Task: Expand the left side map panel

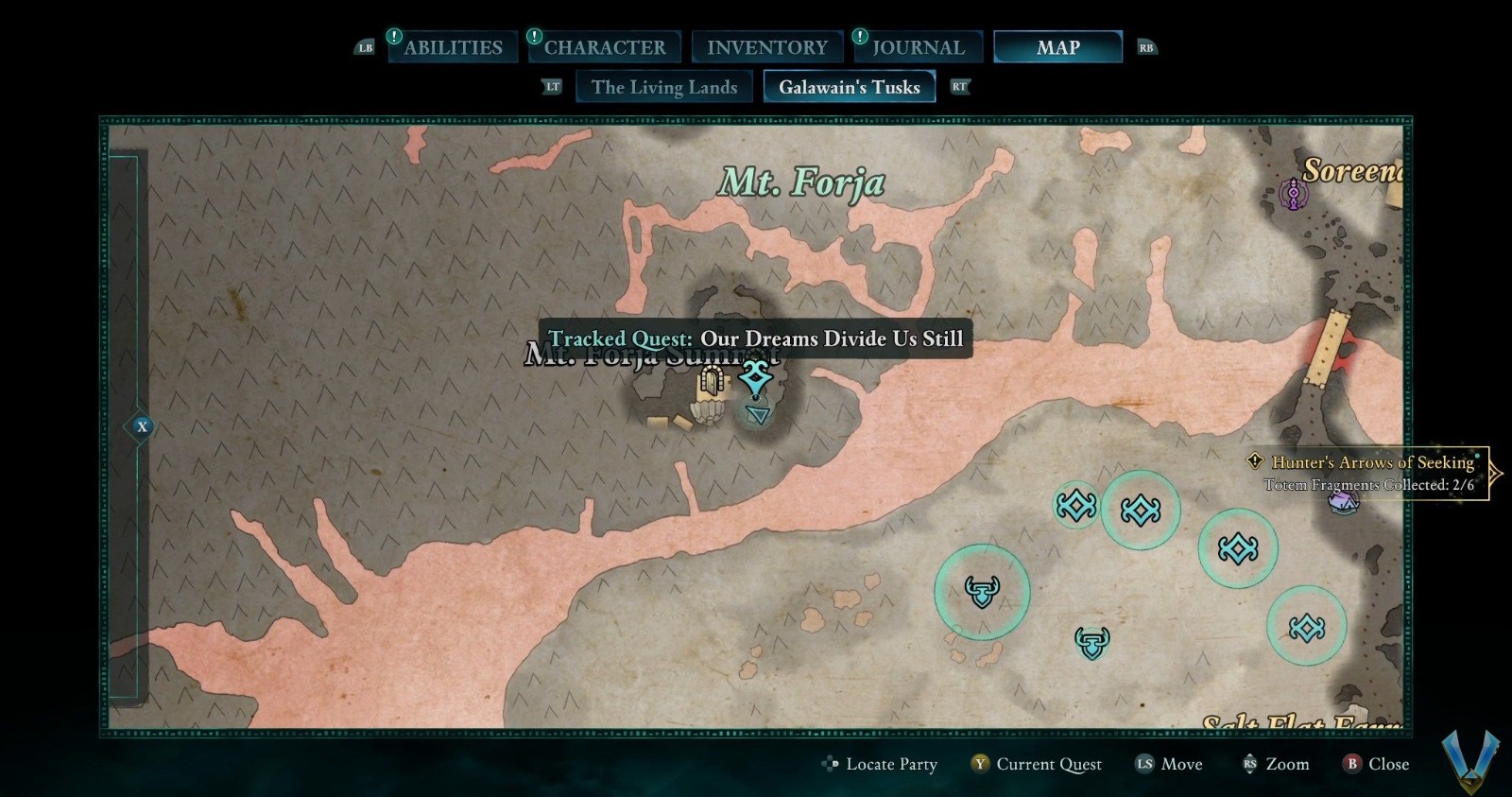Action: pyautogui.click(x=142, y=426)
